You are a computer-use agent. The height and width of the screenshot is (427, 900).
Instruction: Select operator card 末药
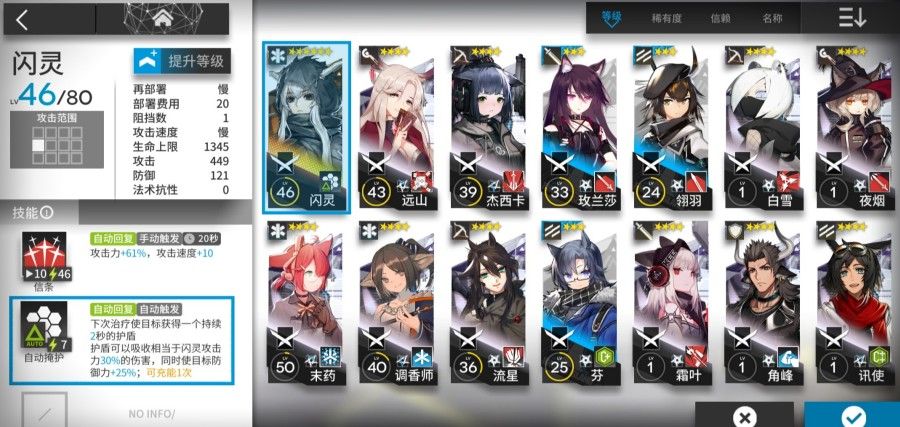tap(306, 305)
